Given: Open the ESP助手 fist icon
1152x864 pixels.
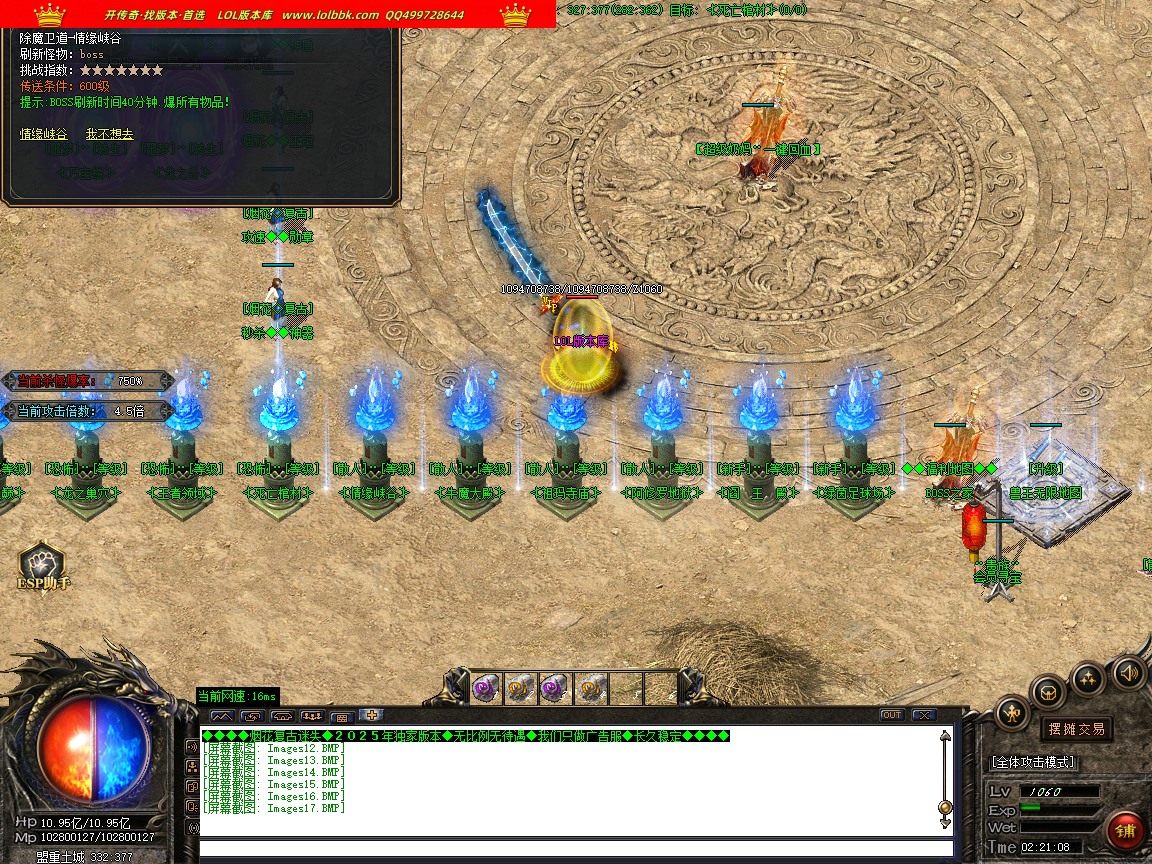Looking at the screenshot, I should tap(41, 564).
